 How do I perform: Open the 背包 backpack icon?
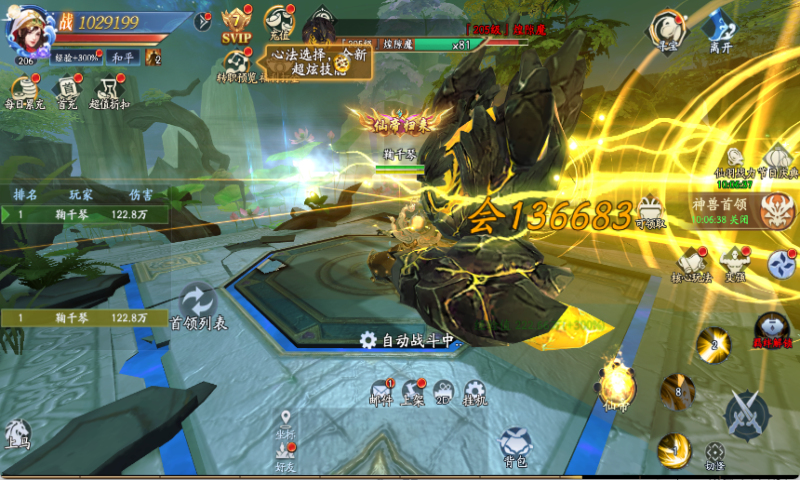[516, 446]
